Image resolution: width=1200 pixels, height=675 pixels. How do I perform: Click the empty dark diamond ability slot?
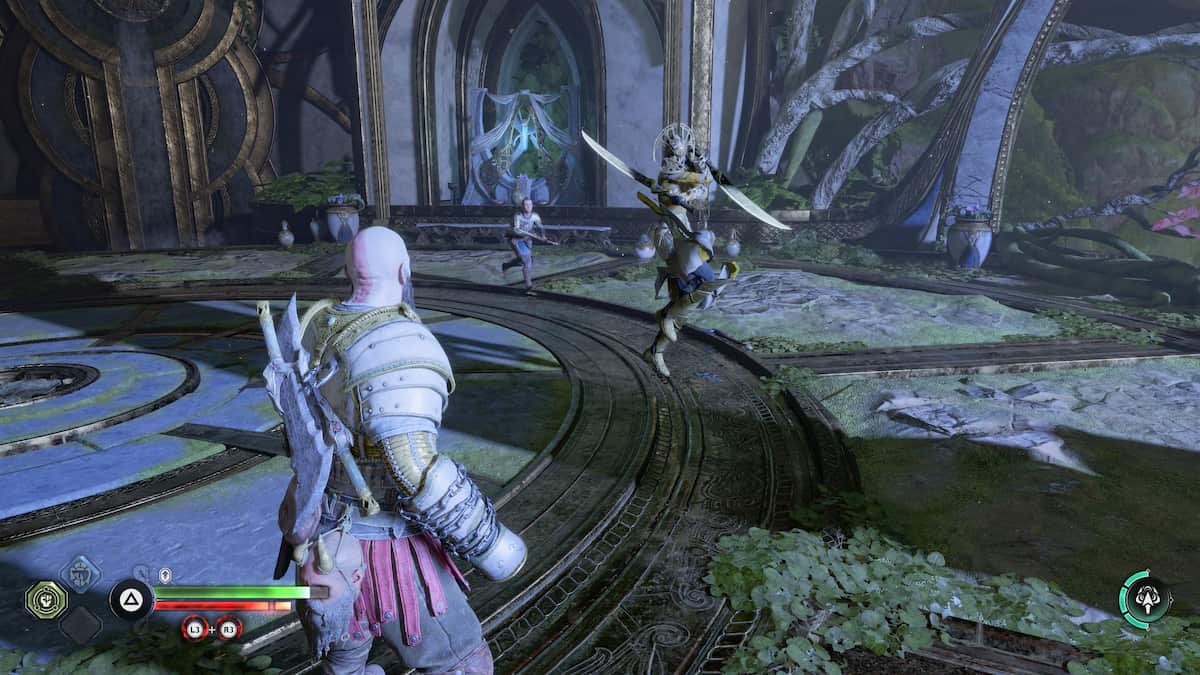(x=80, y=626)
